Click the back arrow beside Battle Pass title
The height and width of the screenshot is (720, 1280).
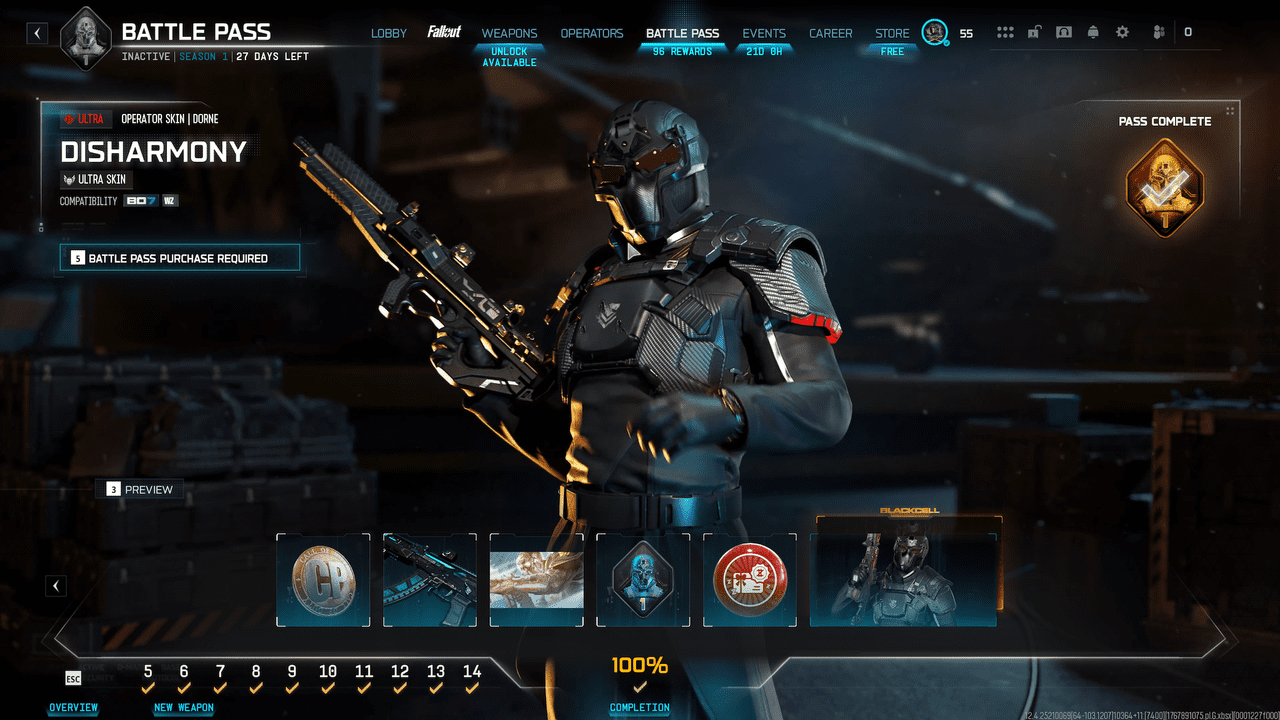point(37,33)
